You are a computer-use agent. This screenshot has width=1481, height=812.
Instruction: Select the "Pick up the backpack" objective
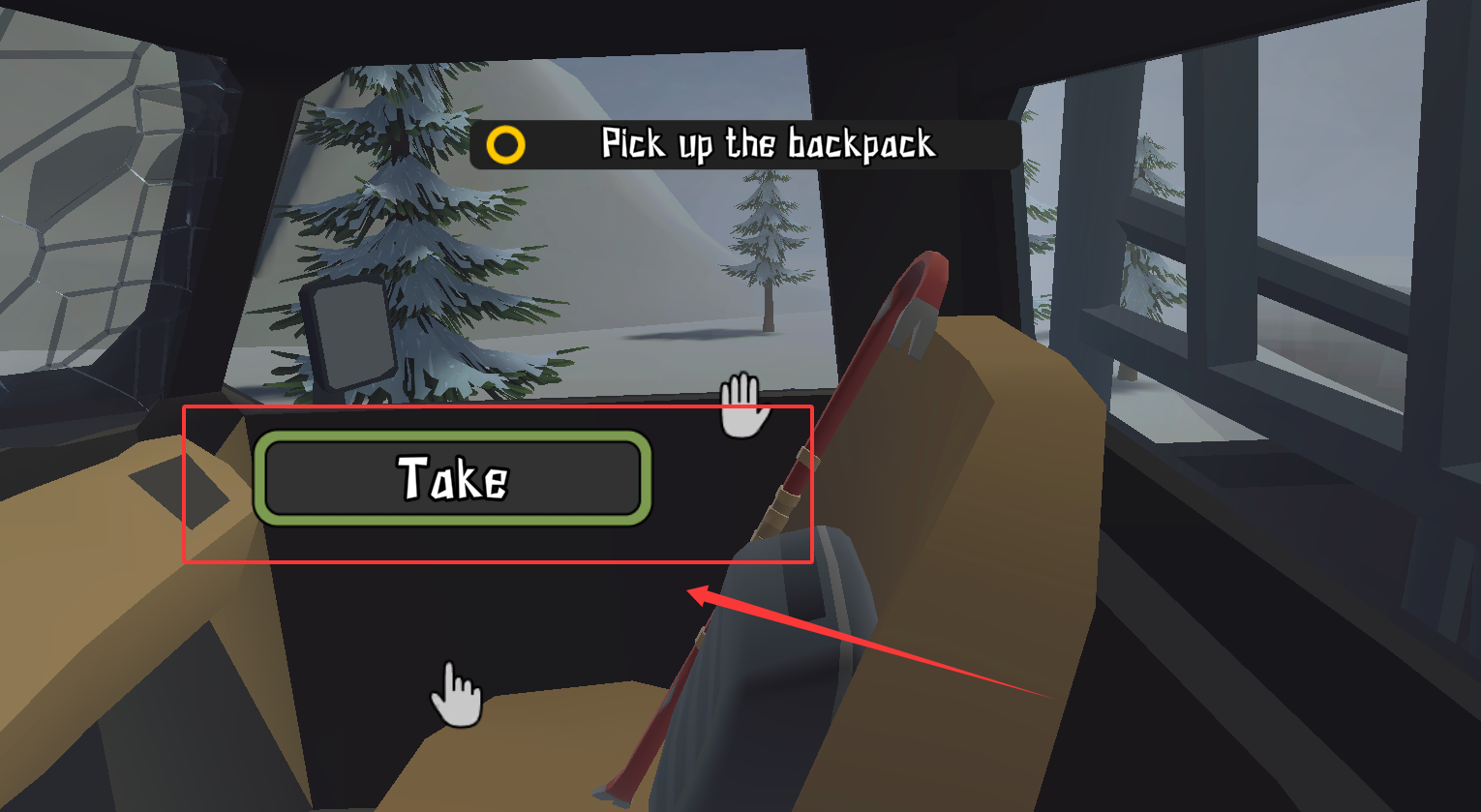tap(743, 145)
